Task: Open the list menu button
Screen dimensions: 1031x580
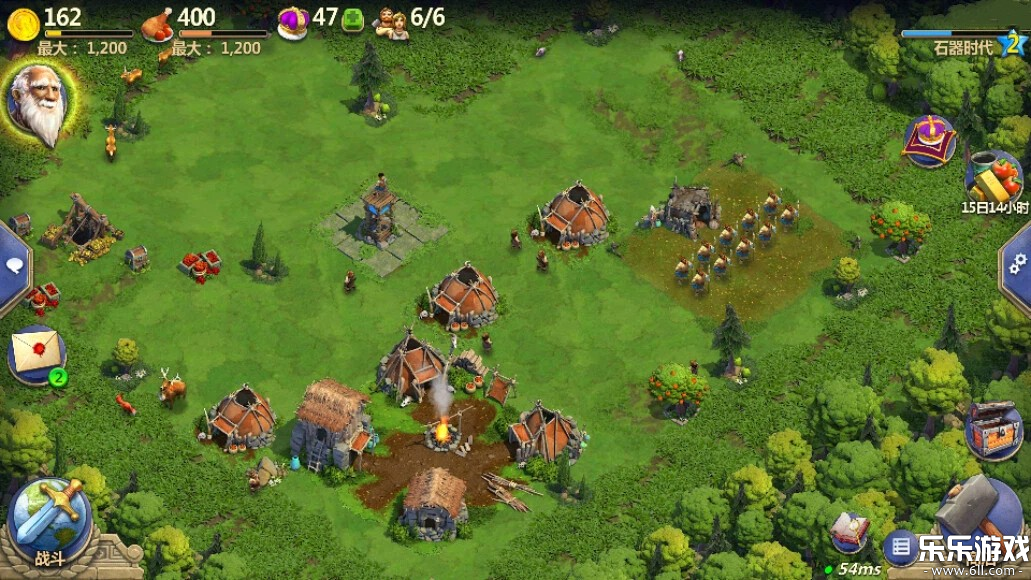Action: tap(900, 547)
